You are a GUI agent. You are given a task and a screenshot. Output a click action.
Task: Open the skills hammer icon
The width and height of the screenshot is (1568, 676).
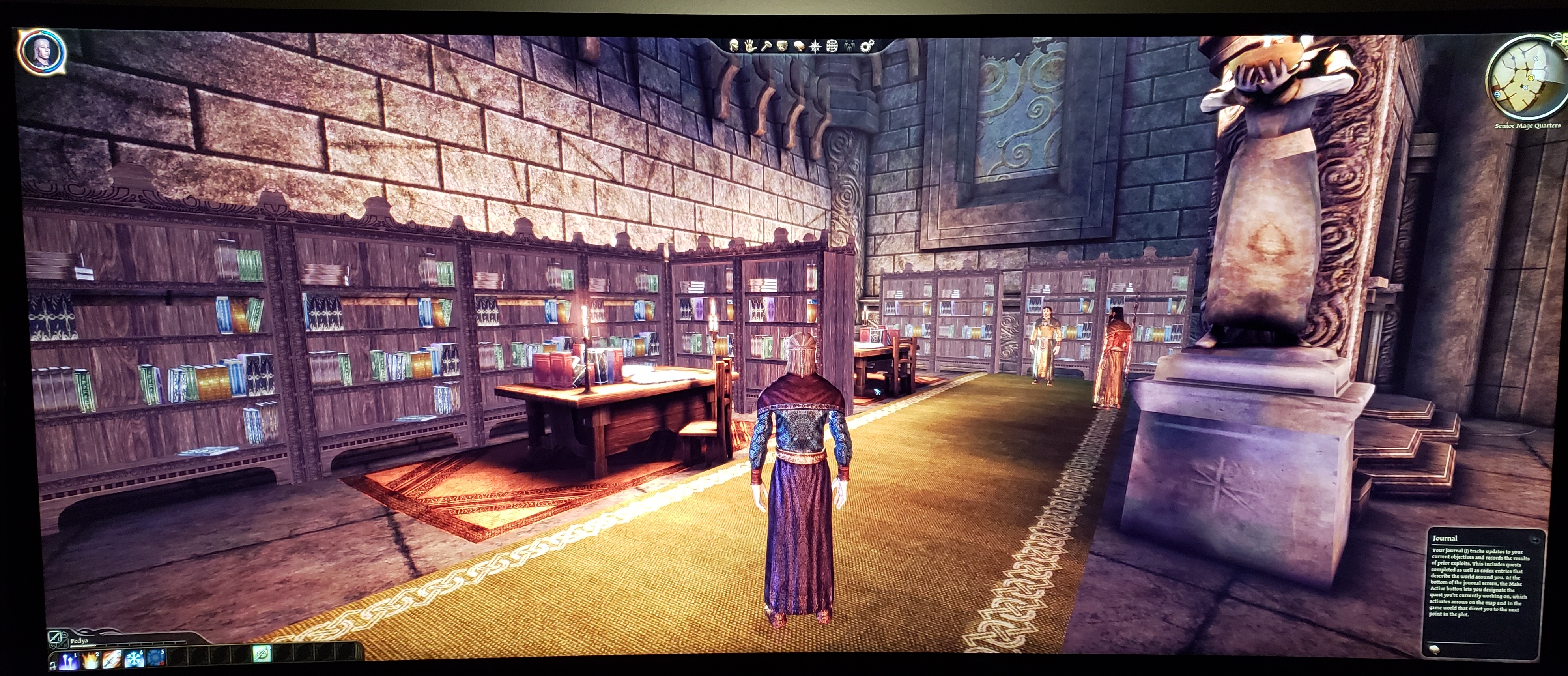click(767, 45)
